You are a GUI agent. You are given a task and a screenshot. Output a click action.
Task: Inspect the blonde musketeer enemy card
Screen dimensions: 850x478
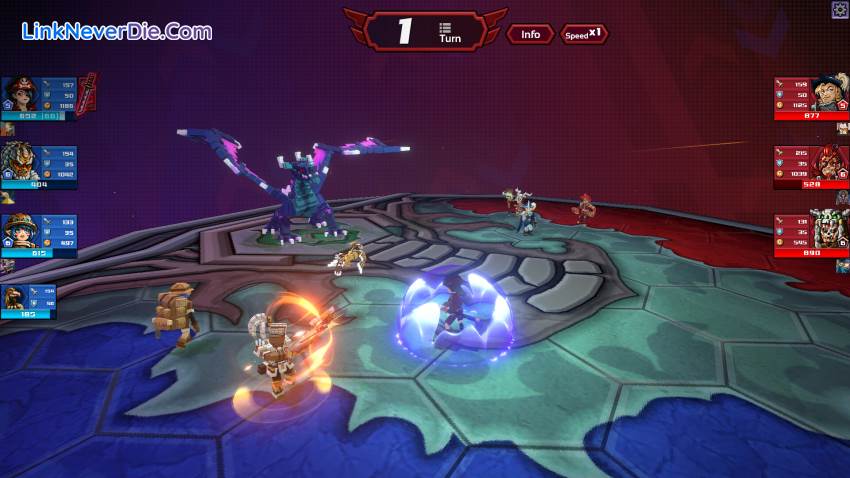[x=811, y=98]
